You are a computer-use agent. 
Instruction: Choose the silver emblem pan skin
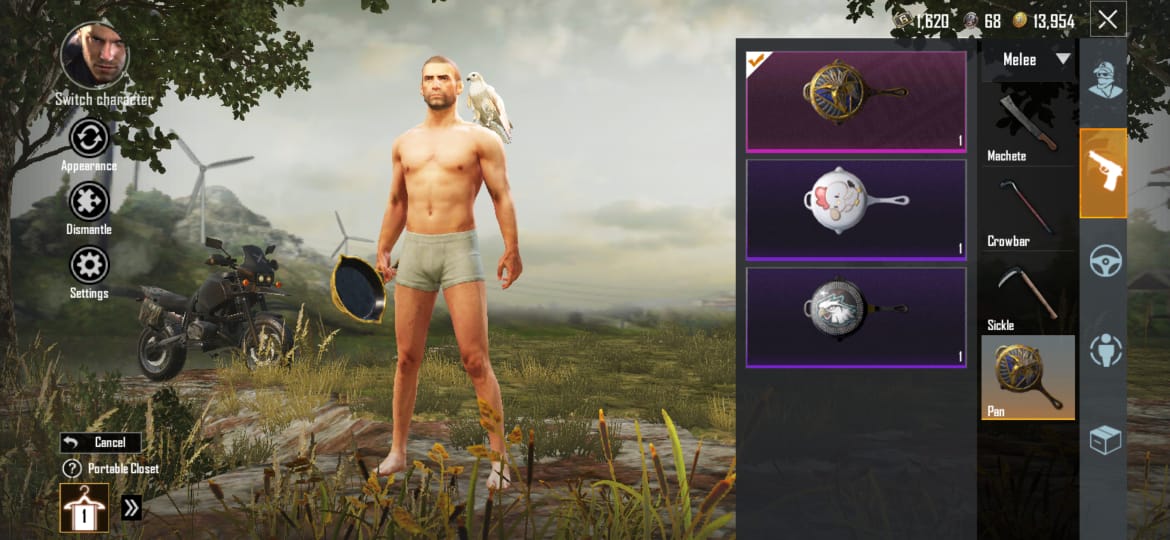856,316
